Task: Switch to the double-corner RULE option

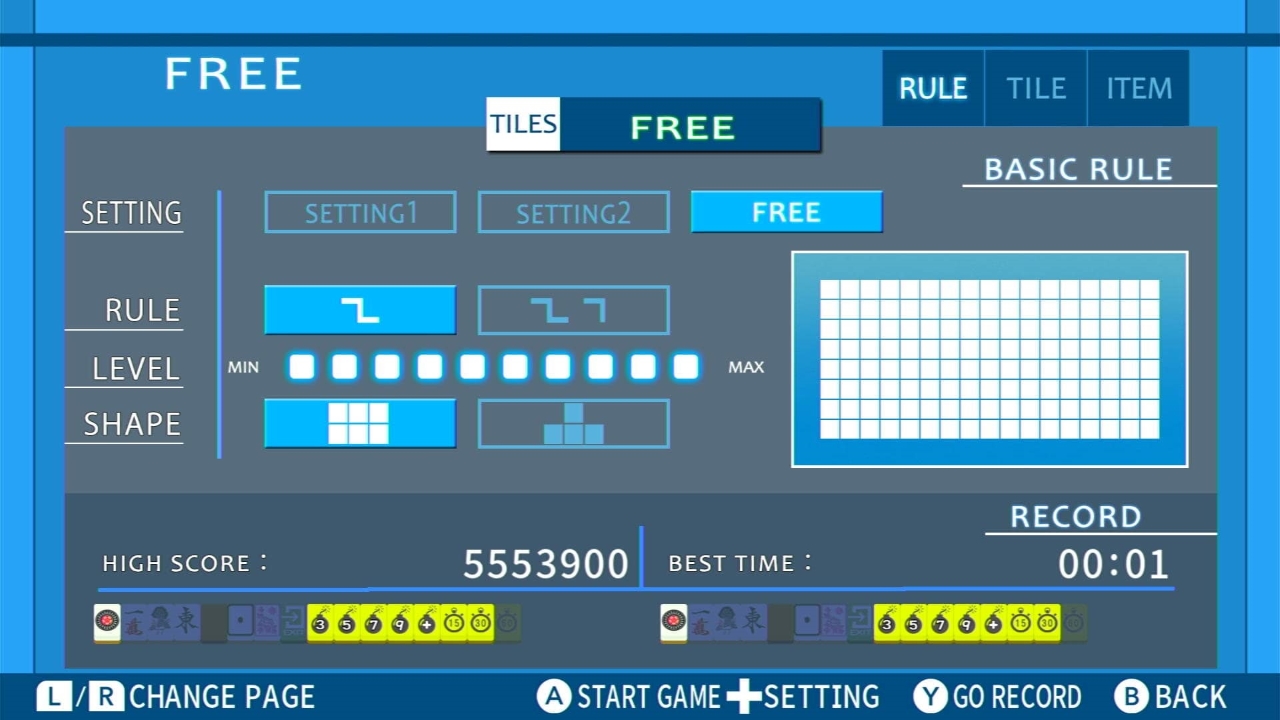Action: tap(573, 310)
